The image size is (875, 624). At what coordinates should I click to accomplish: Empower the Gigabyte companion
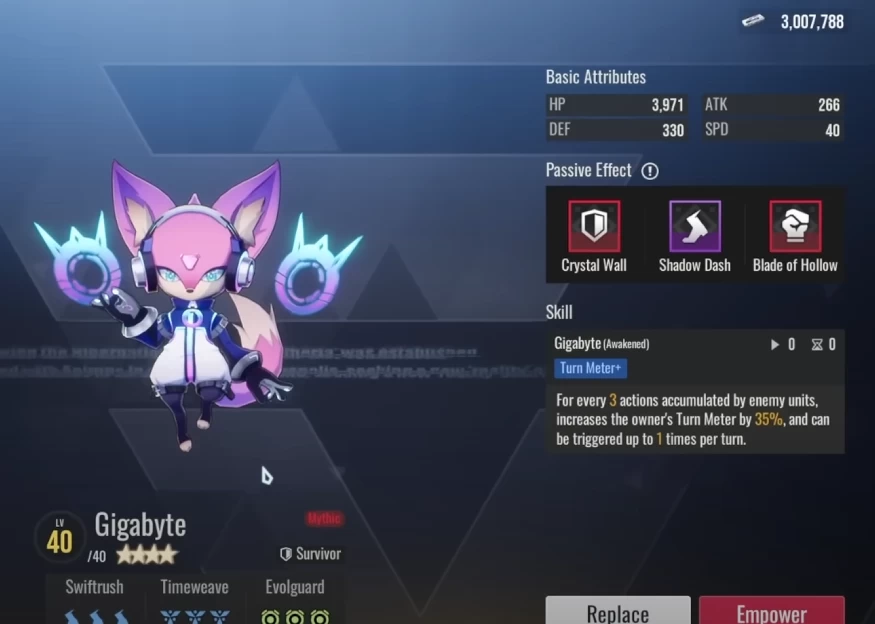tap(771, 611)
